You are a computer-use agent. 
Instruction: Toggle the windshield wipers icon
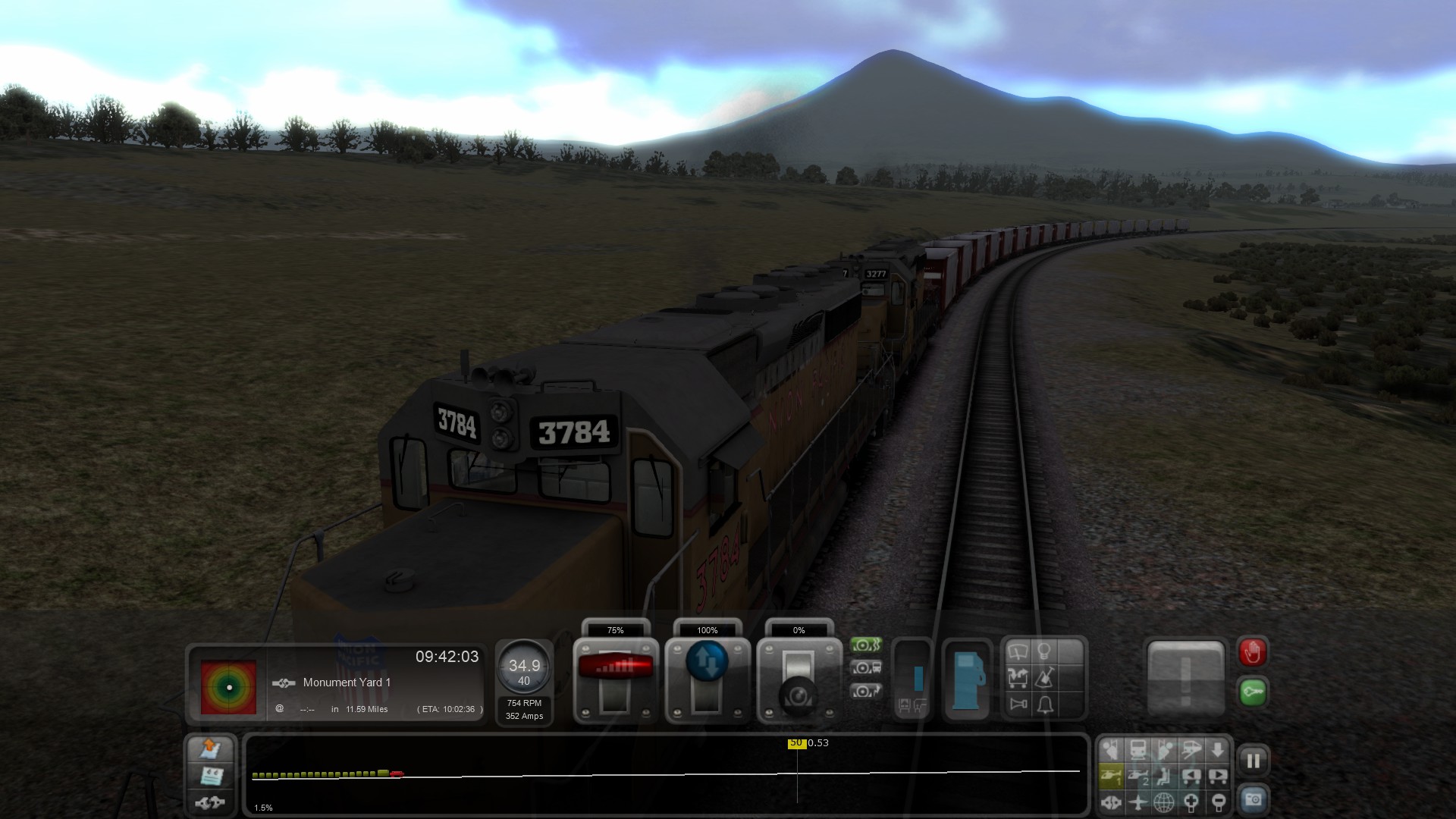[x=1018, y=652]
